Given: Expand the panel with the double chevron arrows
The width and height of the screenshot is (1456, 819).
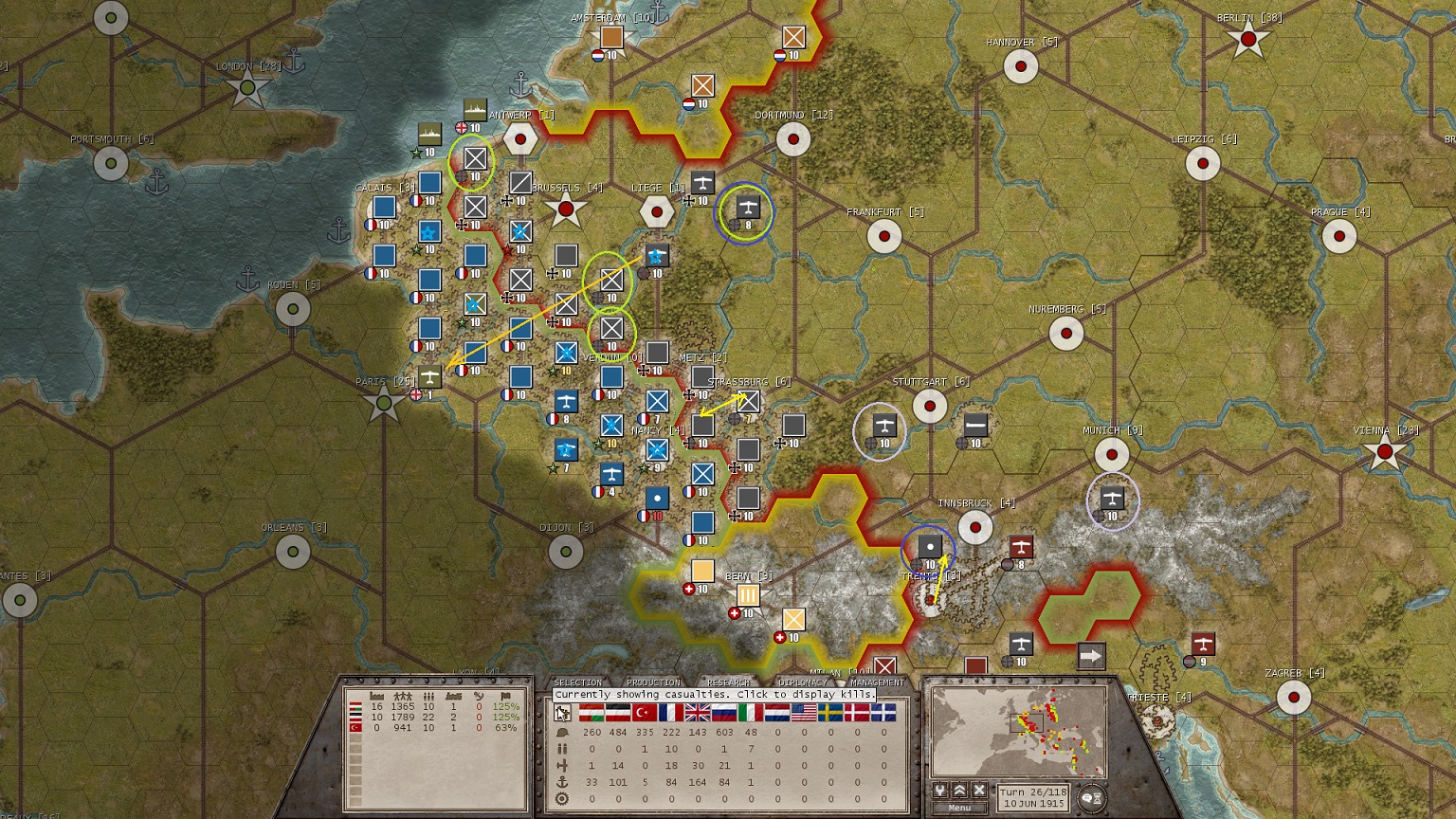Looking at the screenshot, I should point(960,790).
